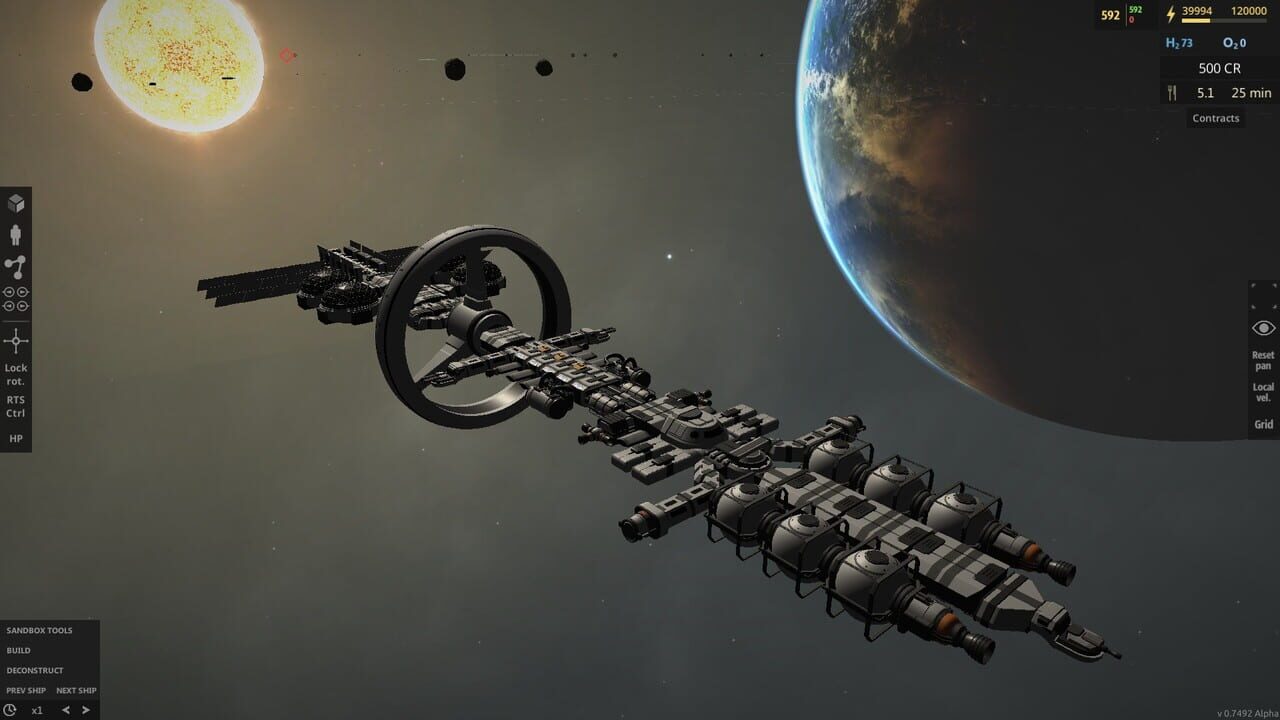
Task: Click the x1 time speed indicator
Action: point(38,710)
